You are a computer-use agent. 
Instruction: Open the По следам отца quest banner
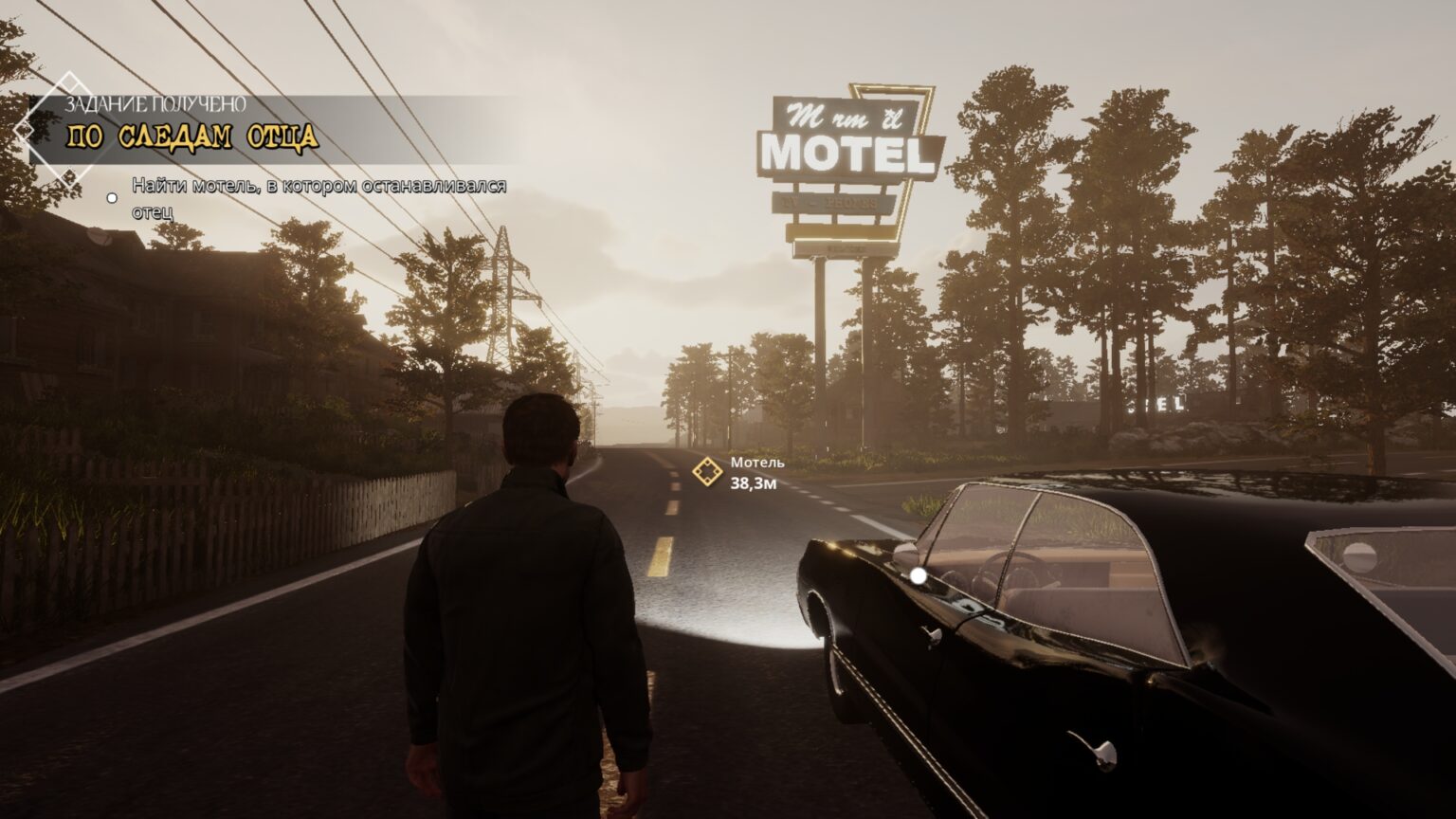(191, 136)
